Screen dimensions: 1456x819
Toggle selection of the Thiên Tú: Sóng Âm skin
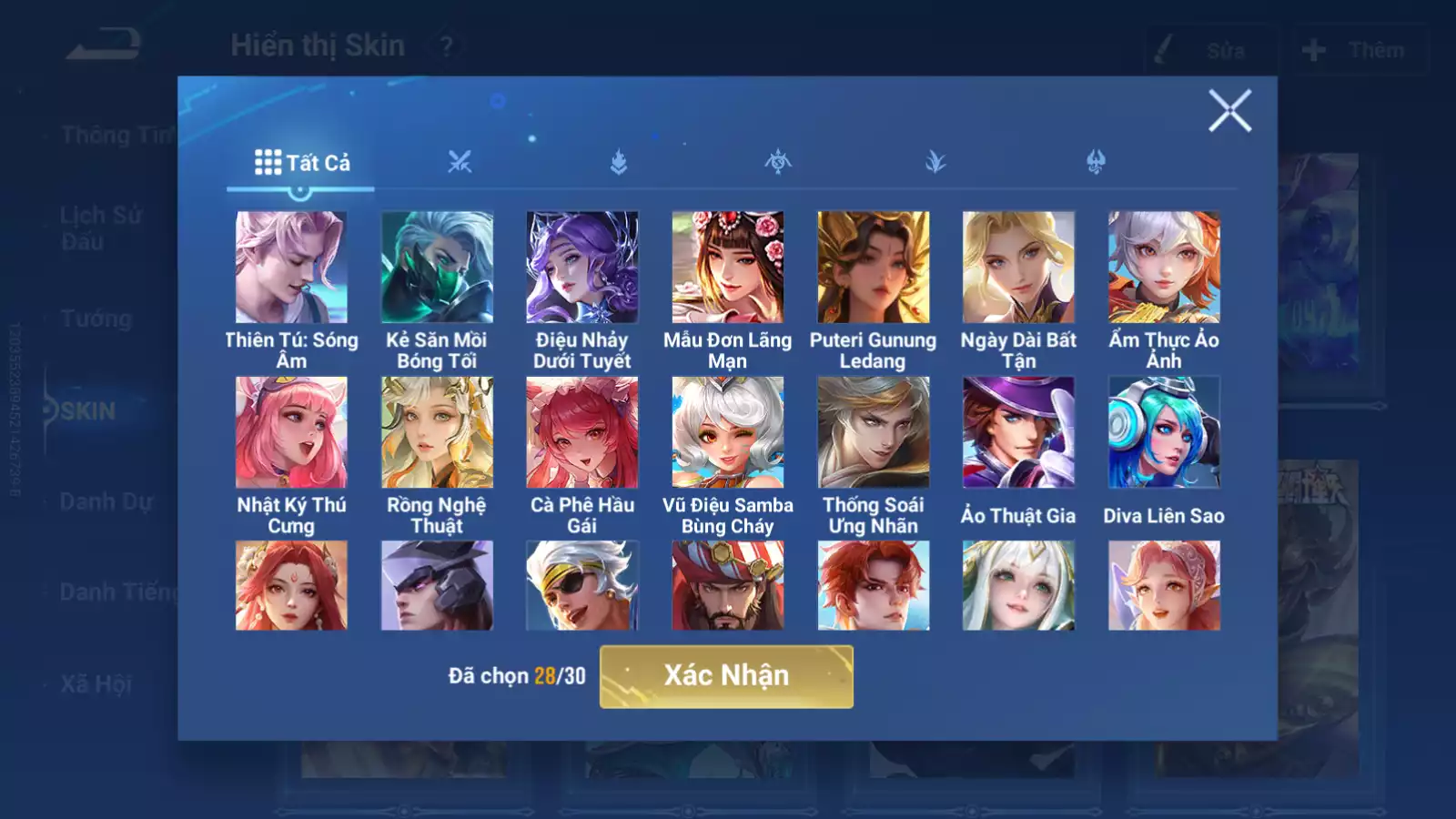click(291, 265)
